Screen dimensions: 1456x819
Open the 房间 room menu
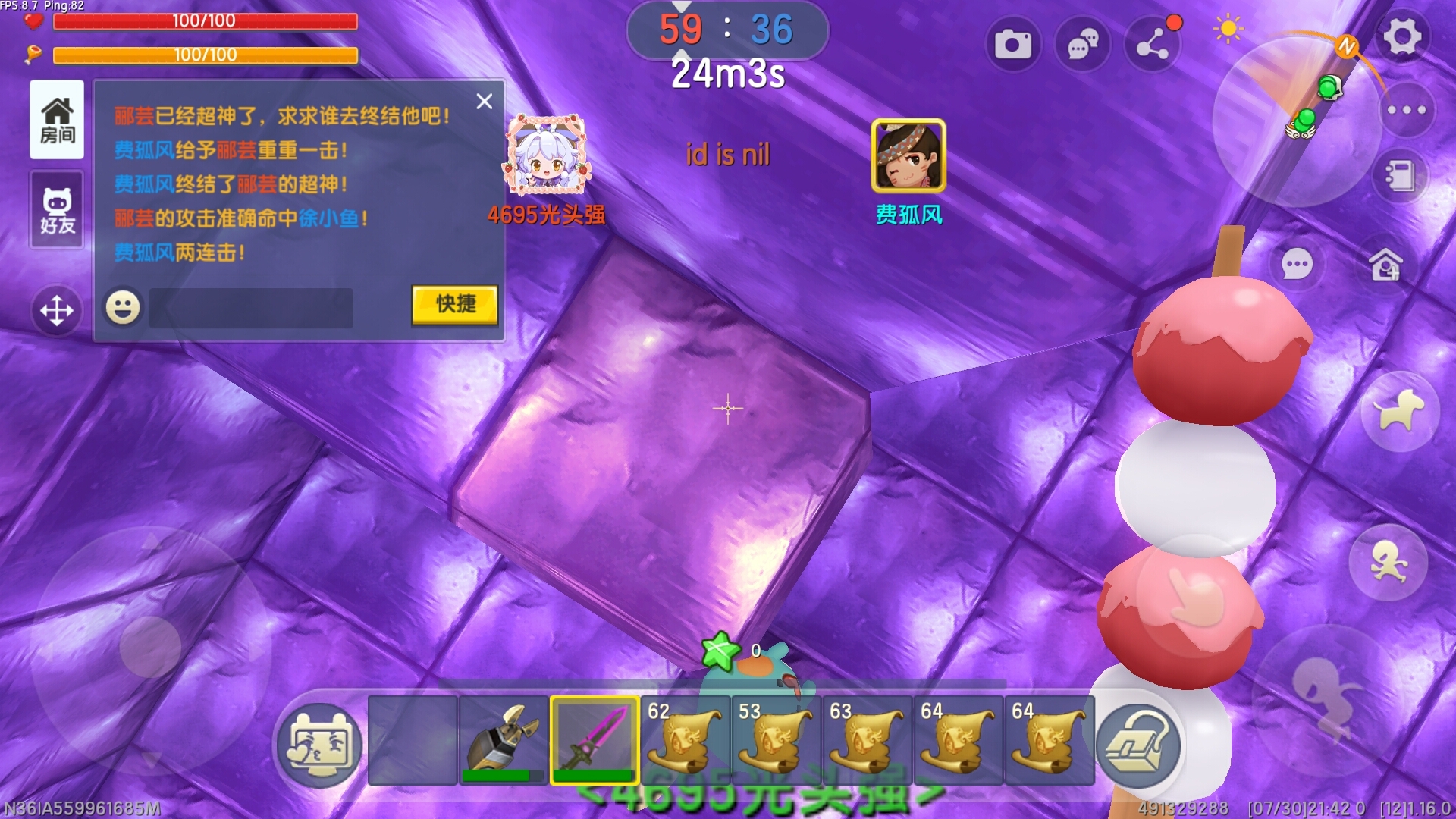[x=57, y=120]
